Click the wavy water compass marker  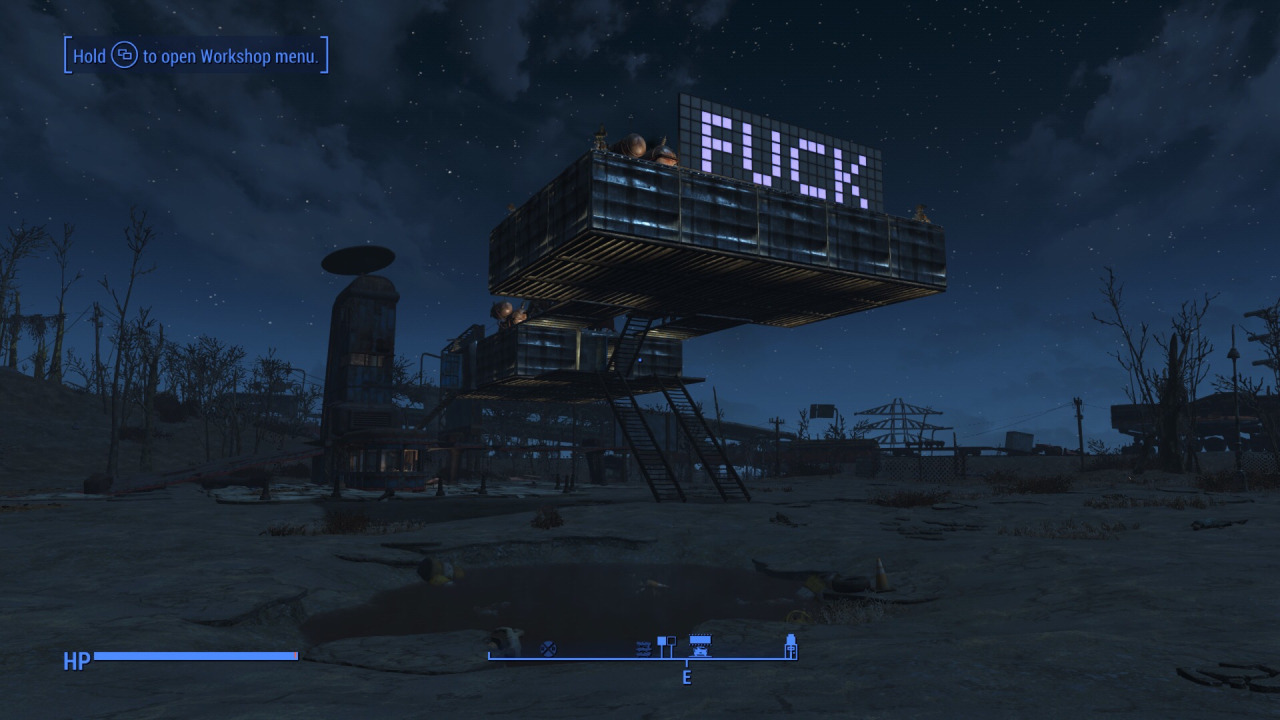click(x=643, y=649)
